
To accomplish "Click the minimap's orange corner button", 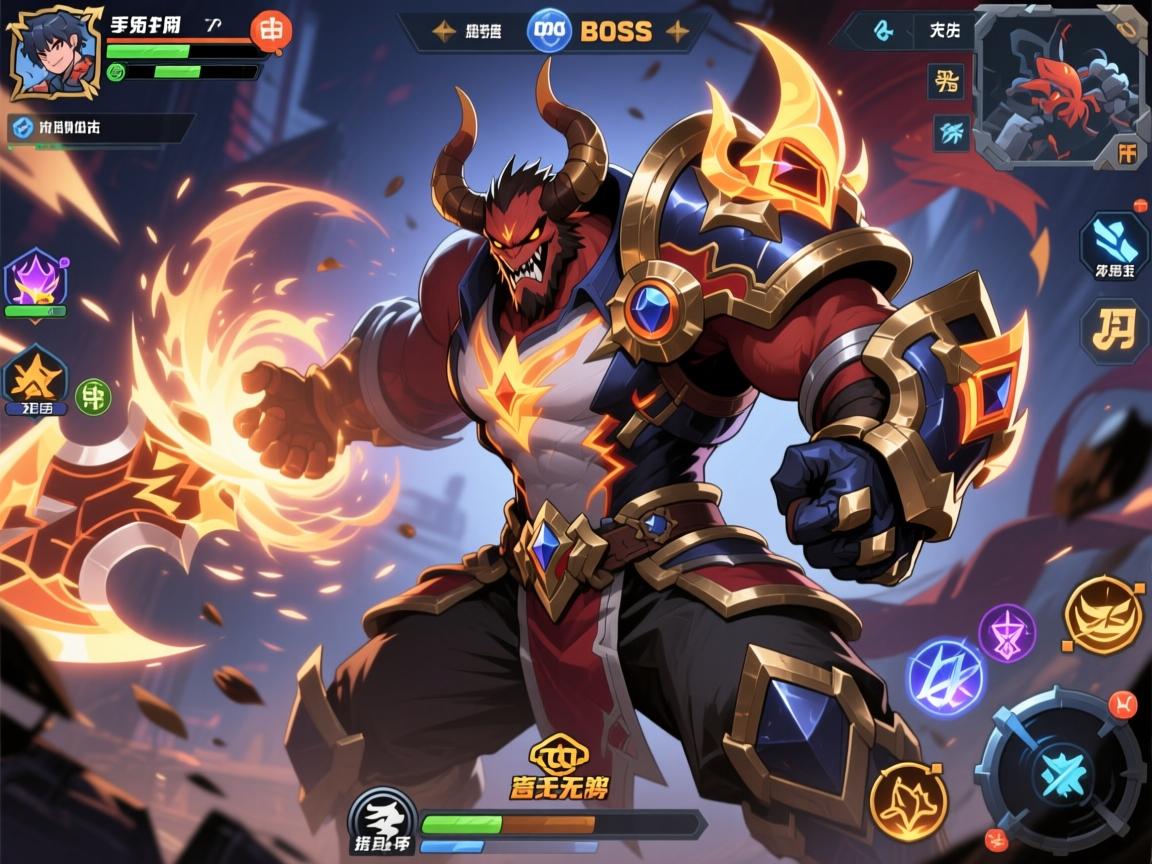I will pos(1127,153).
